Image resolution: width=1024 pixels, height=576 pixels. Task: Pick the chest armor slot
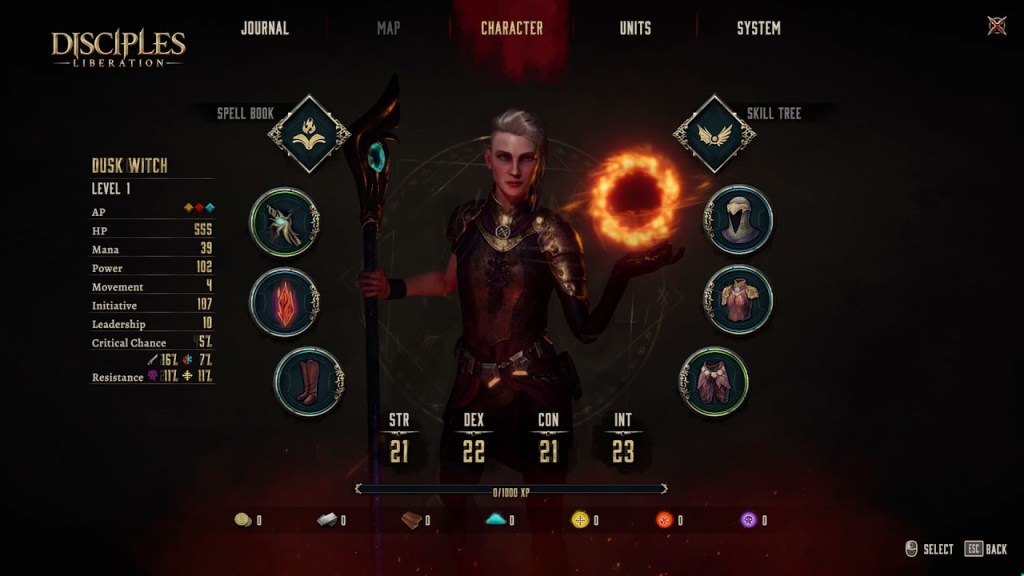(x=738, y=300)
